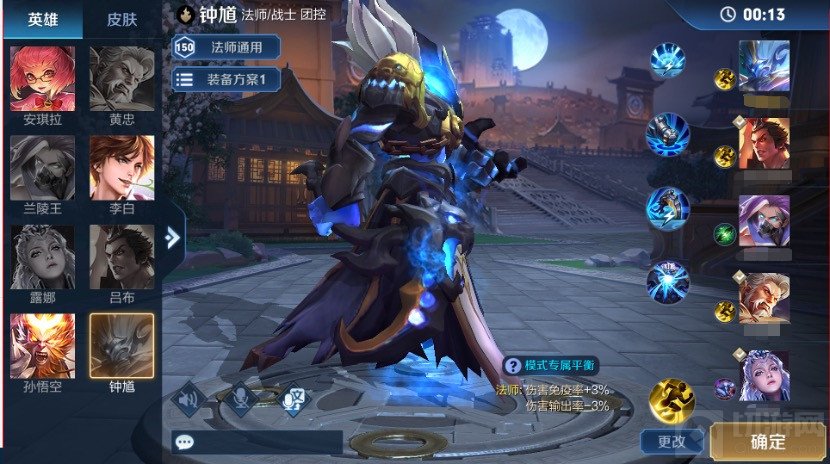Open the 装备方案1 equipment plan
830x464 pixels.
(x=227, y=79)
